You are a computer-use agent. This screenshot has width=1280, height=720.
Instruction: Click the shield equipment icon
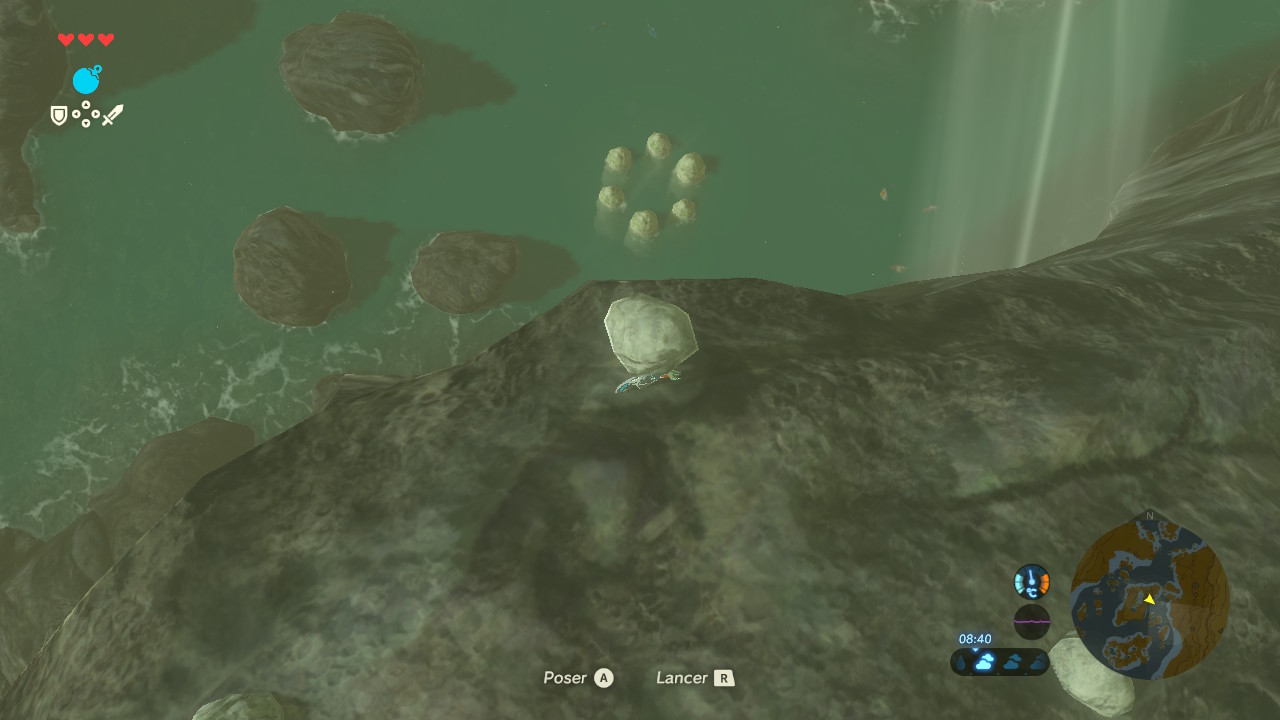click(59, 116)
